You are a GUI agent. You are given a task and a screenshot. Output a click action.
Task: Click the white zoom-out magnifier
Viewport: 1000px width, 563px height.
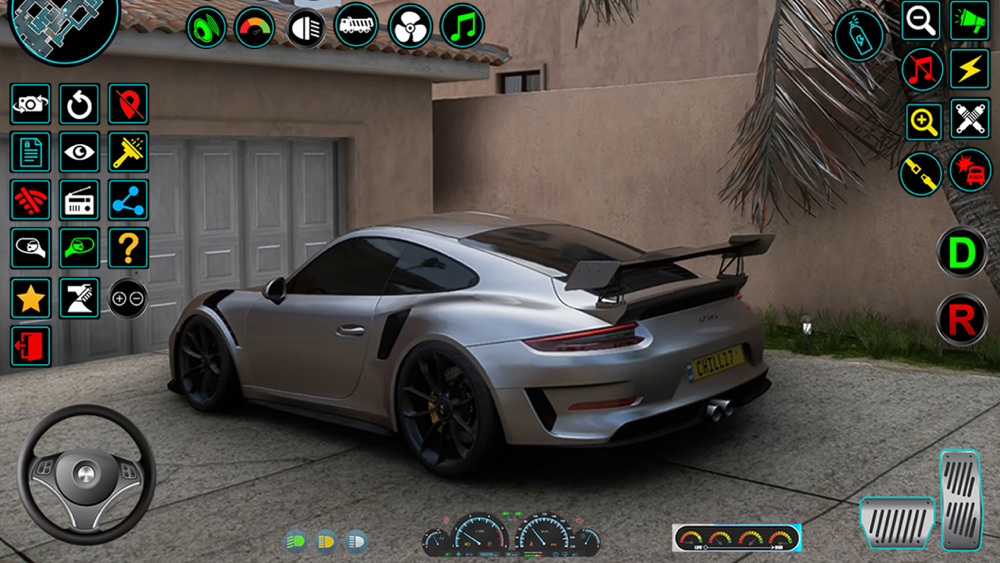pos(920,20)
